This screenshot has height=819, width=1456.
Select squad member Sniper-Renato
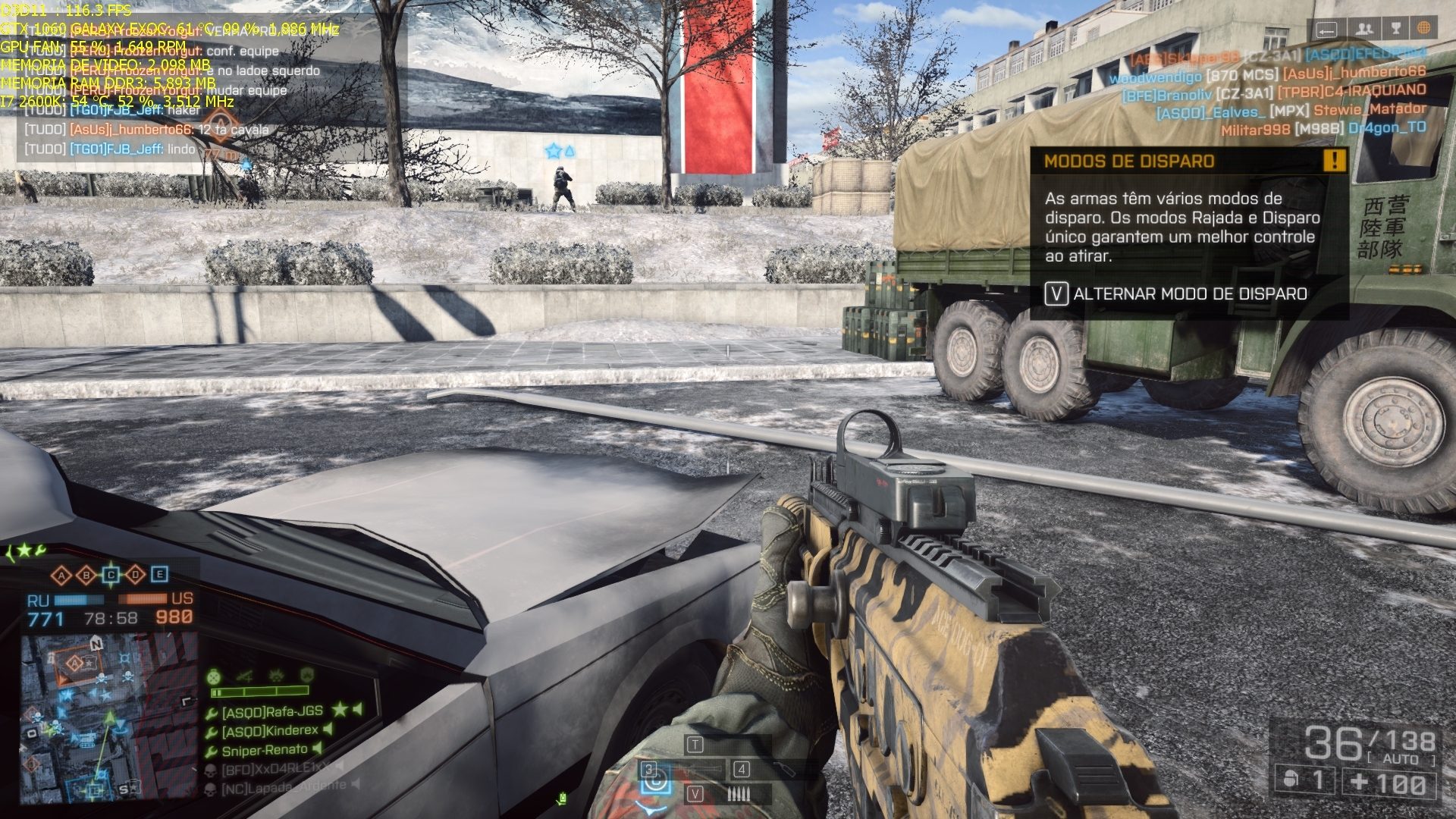tap(264, 751)
